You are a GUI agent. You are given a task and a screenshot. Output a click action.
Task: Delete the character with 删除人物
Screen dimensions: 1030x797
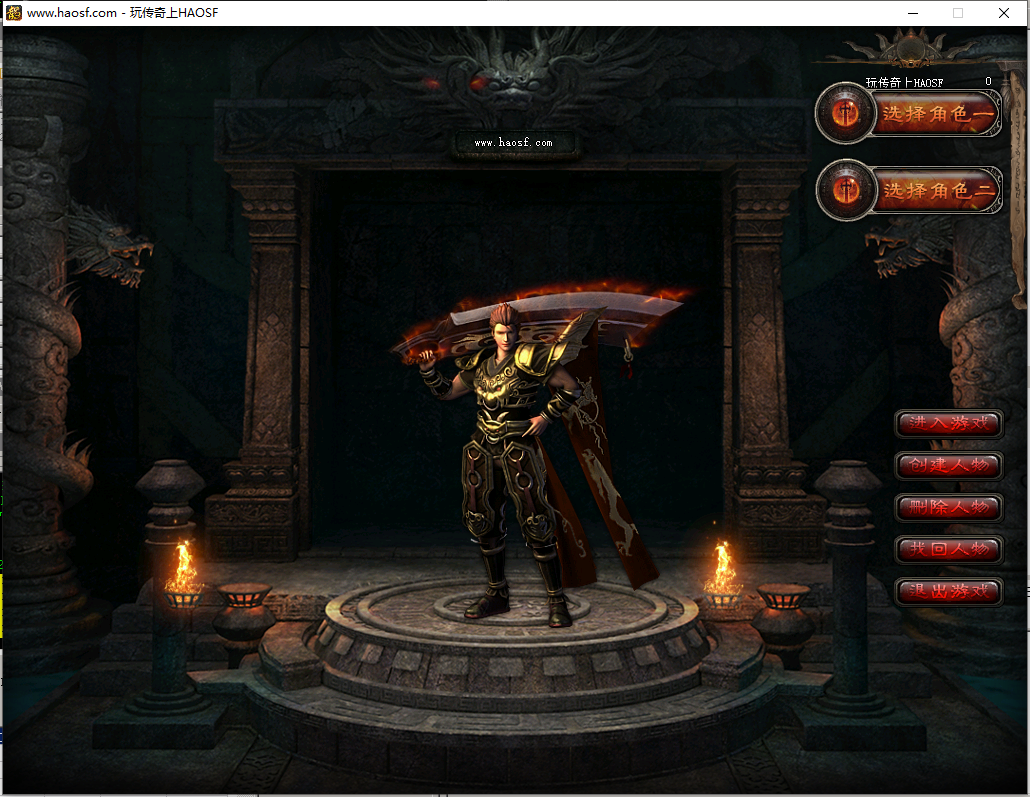[948, 507]
